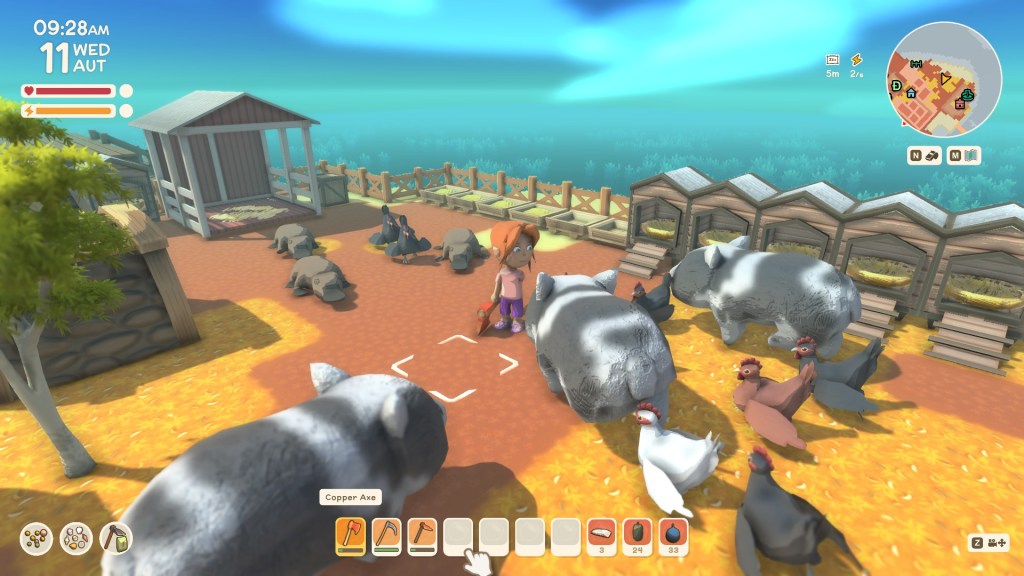Select the Copper Axe hotbar slot
Screen dimensions: 1024x576
[x=349, y=535]
